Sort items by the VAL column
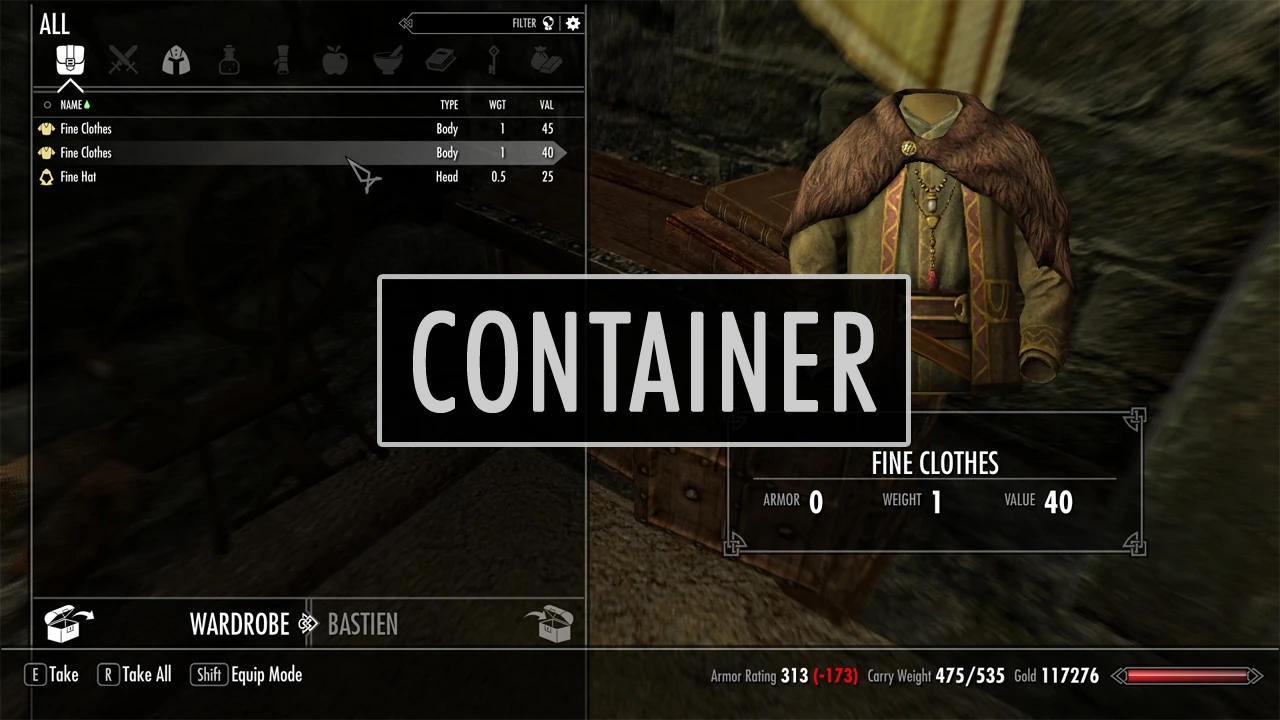 546,105
